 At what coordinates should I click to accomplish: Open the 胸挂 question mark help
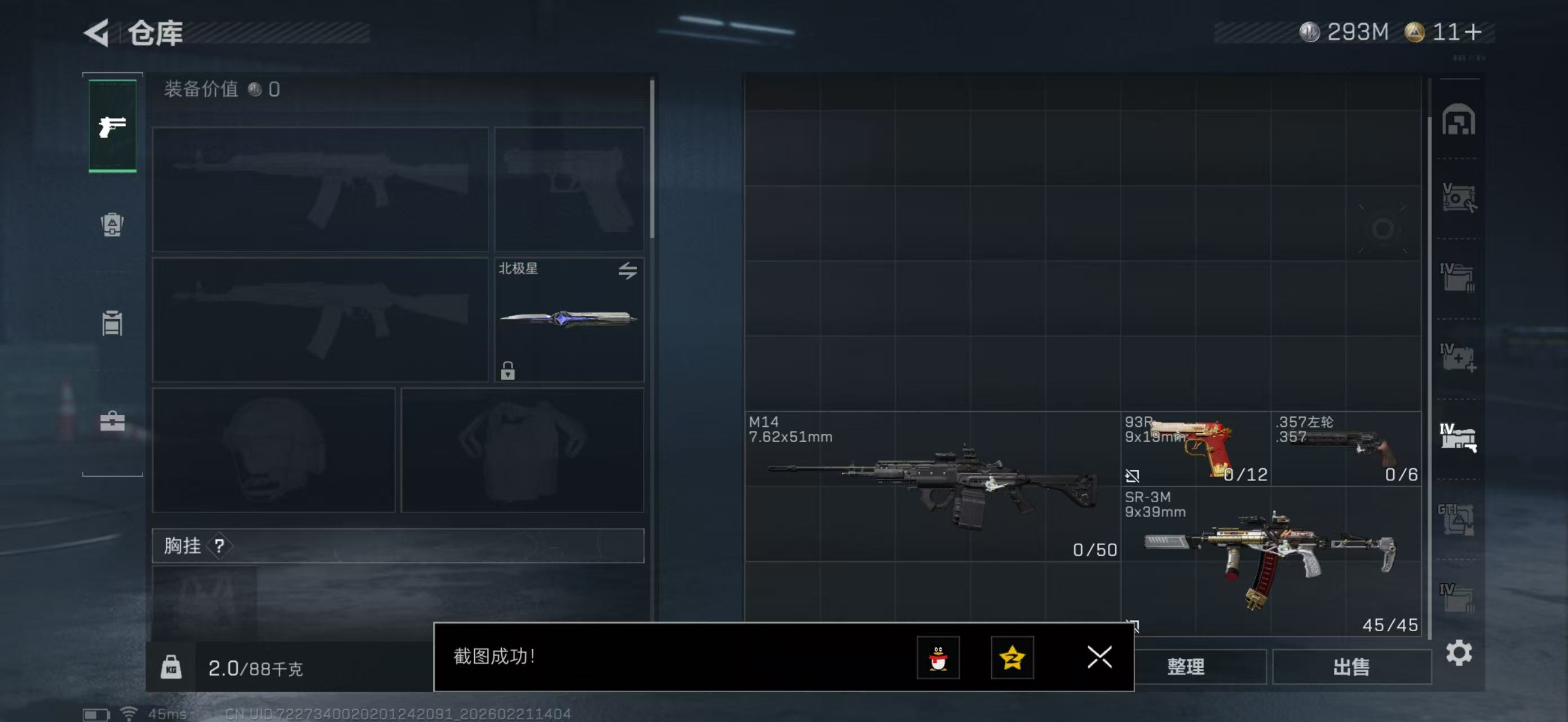pyautogui.click(x=222, y=546)
